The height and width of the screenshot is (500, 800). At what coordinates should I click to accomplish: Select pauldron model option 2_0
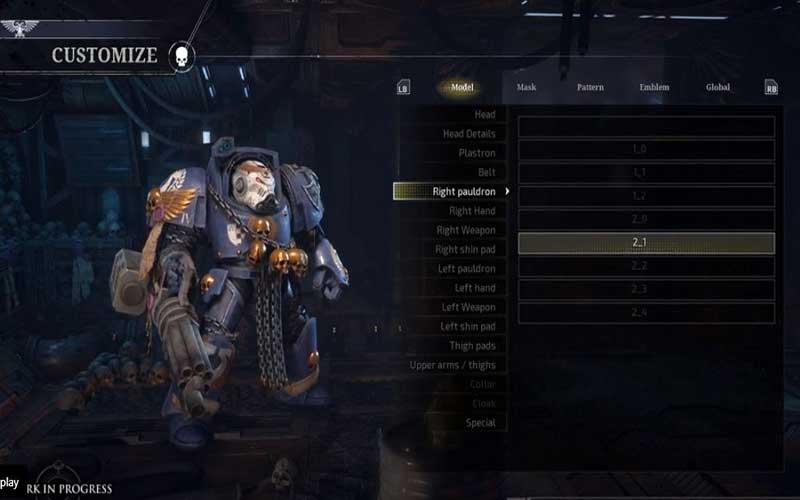tap(646, 219)
